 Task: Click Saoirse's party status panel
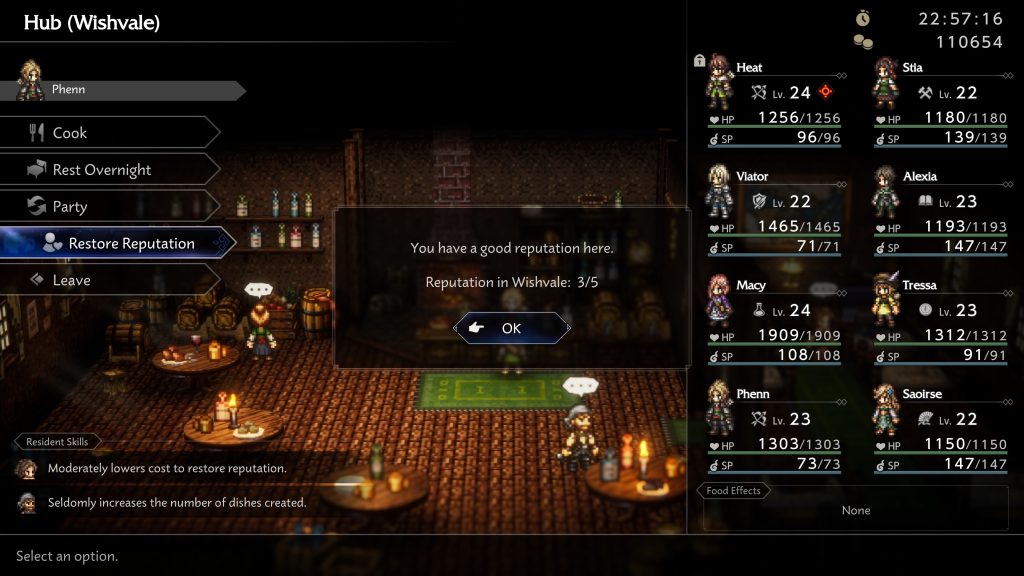pyautogui.click(x=940, y=428)
